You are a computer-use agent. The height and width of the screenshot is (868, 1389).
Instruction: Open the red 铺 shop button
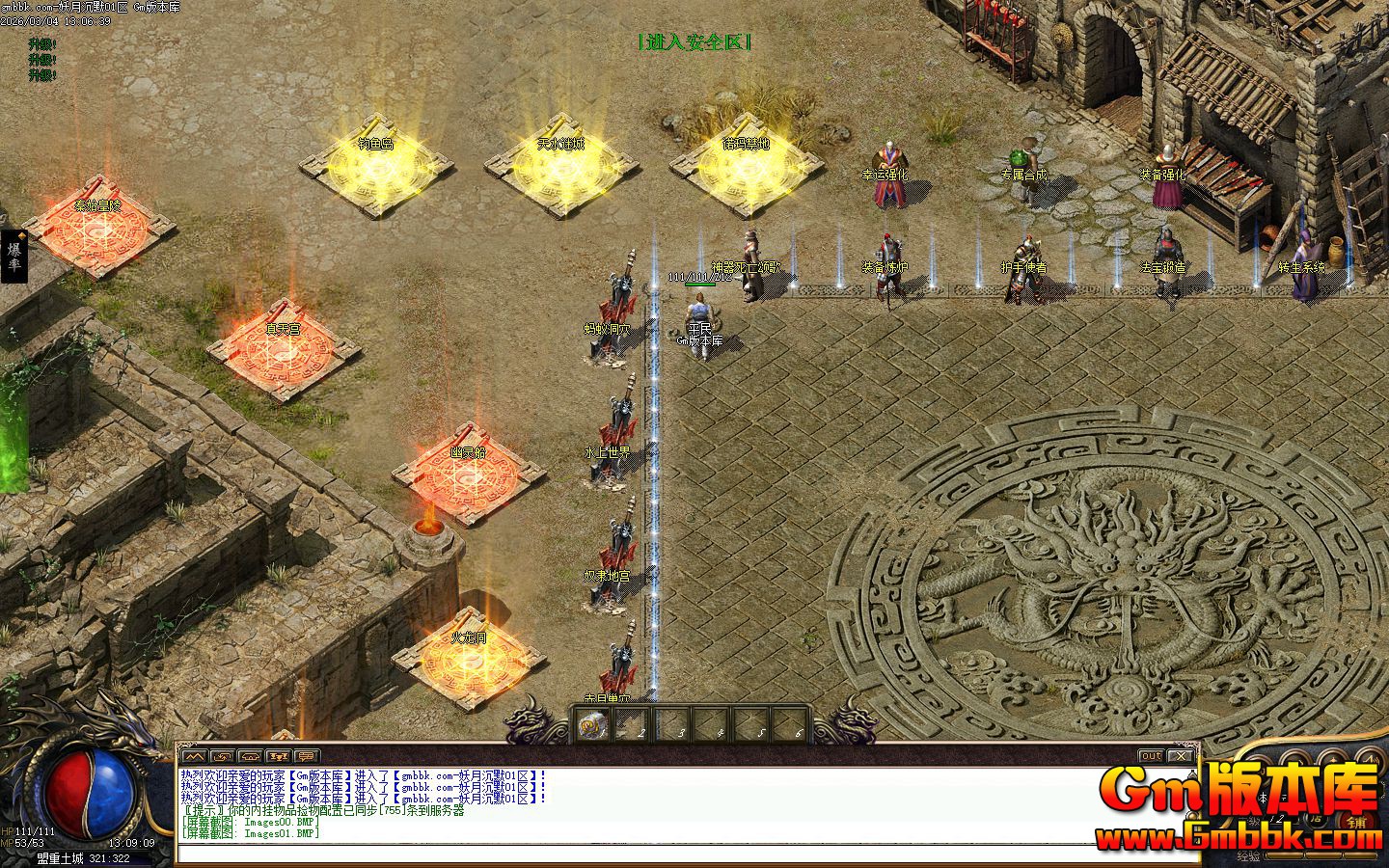1356,822
